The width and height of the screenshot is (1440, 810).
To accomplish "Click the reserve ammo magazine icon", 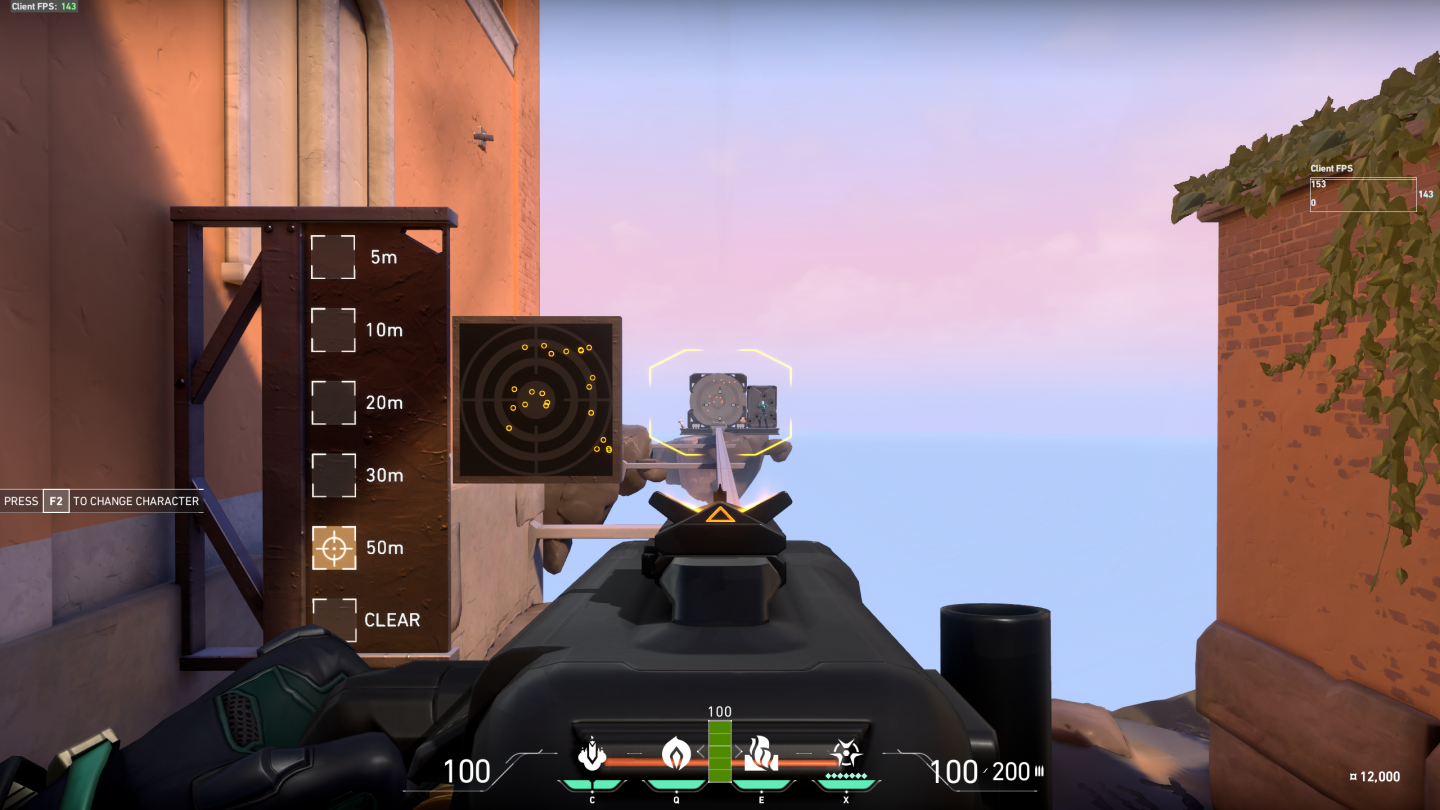I will pos(1037,771).
